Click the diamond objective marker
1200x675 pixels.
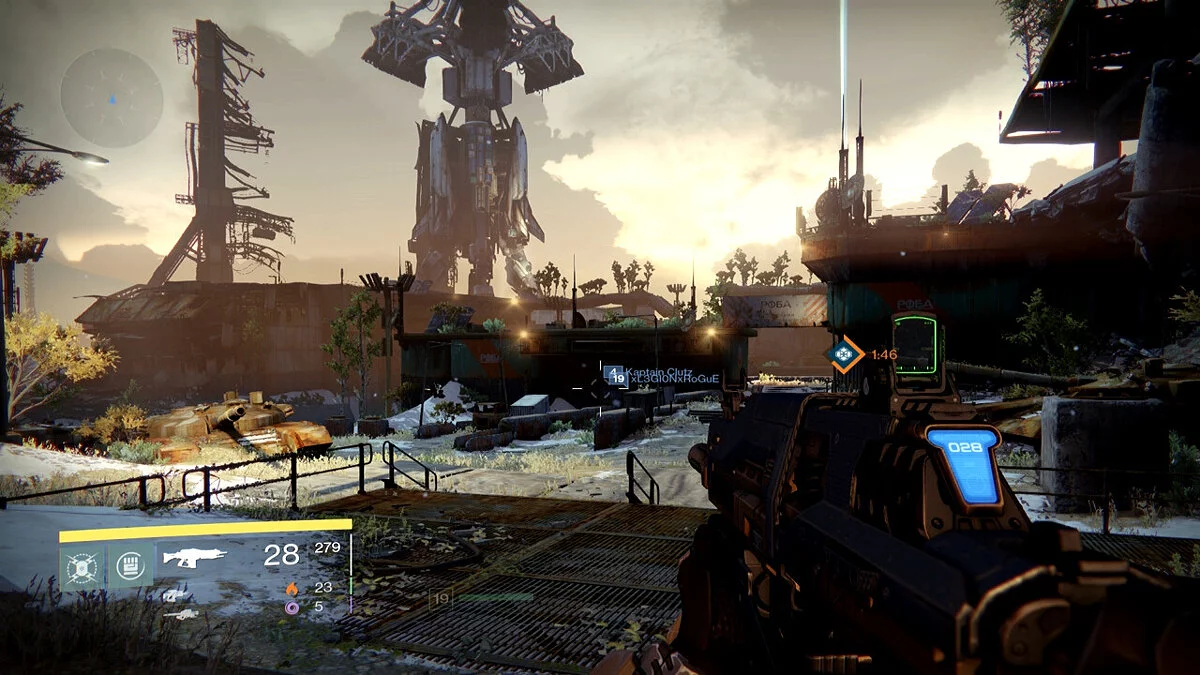(x=845, y=353)
